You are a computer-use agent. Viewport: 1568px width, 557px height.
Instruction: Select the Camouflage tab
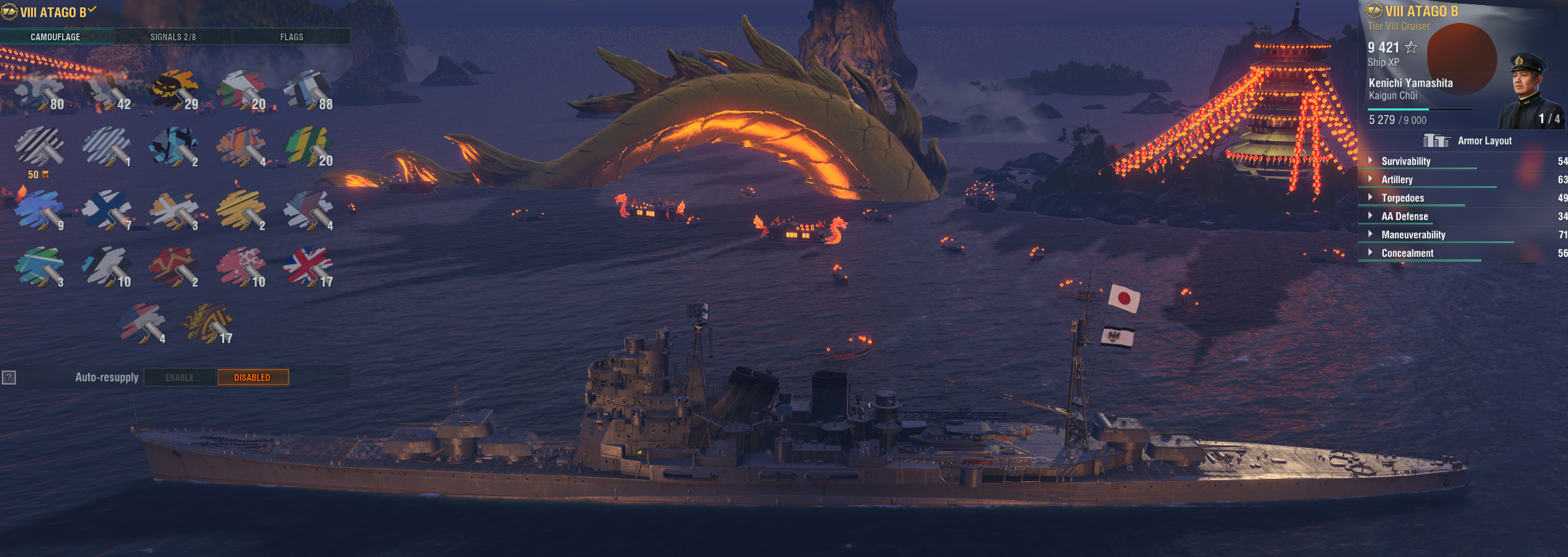pos(55,37)
